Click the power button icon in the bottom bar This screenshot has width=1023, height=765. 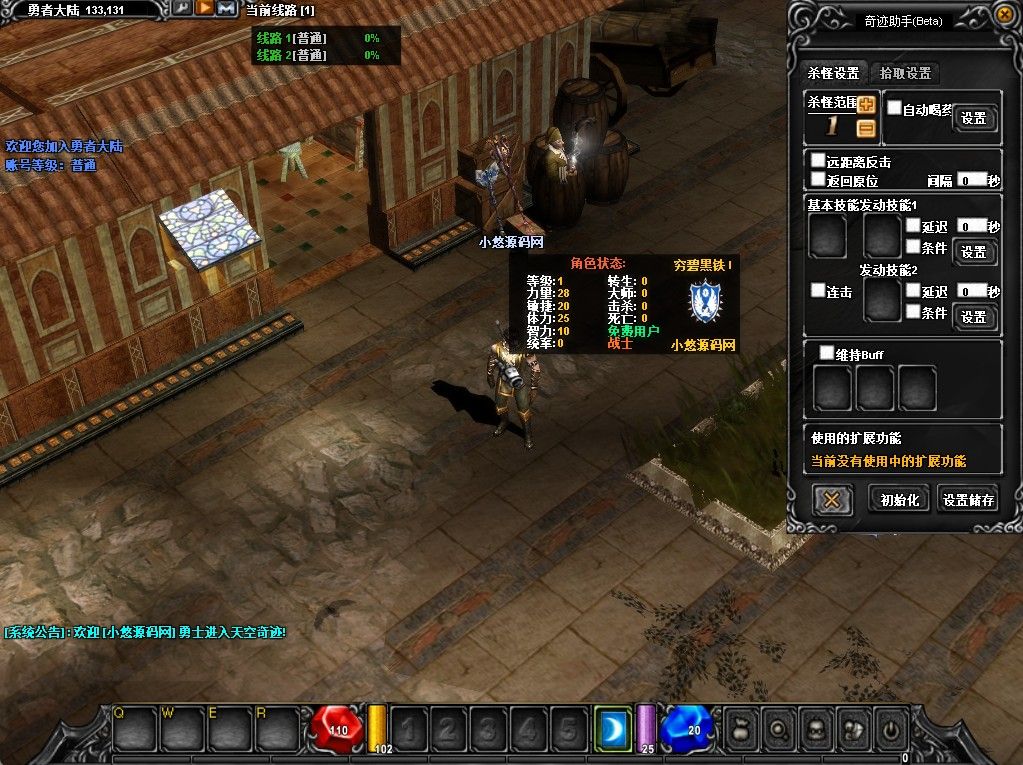pyautogui.click(x=890, y=727)
